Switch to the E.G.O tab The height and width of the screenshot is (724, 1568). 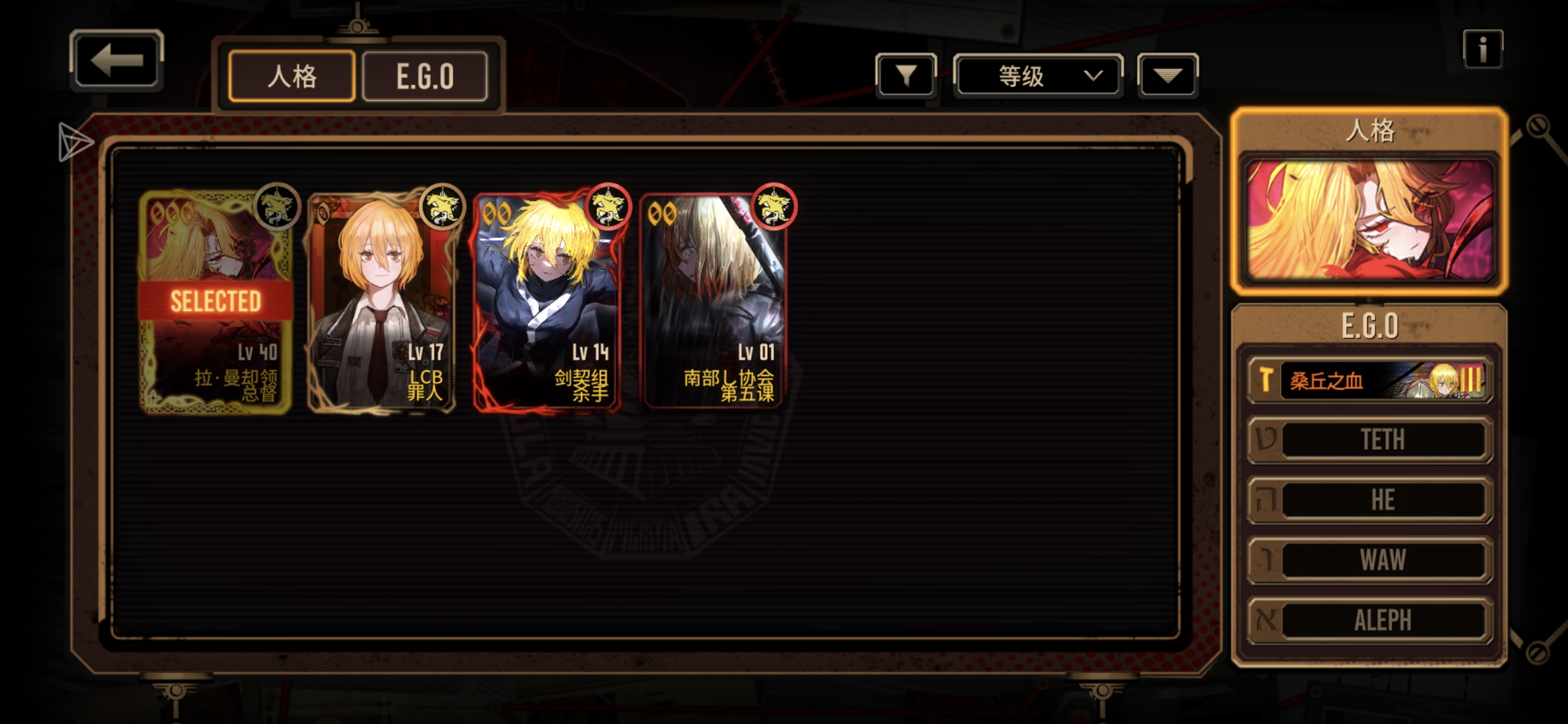click(x=425, y=76)
